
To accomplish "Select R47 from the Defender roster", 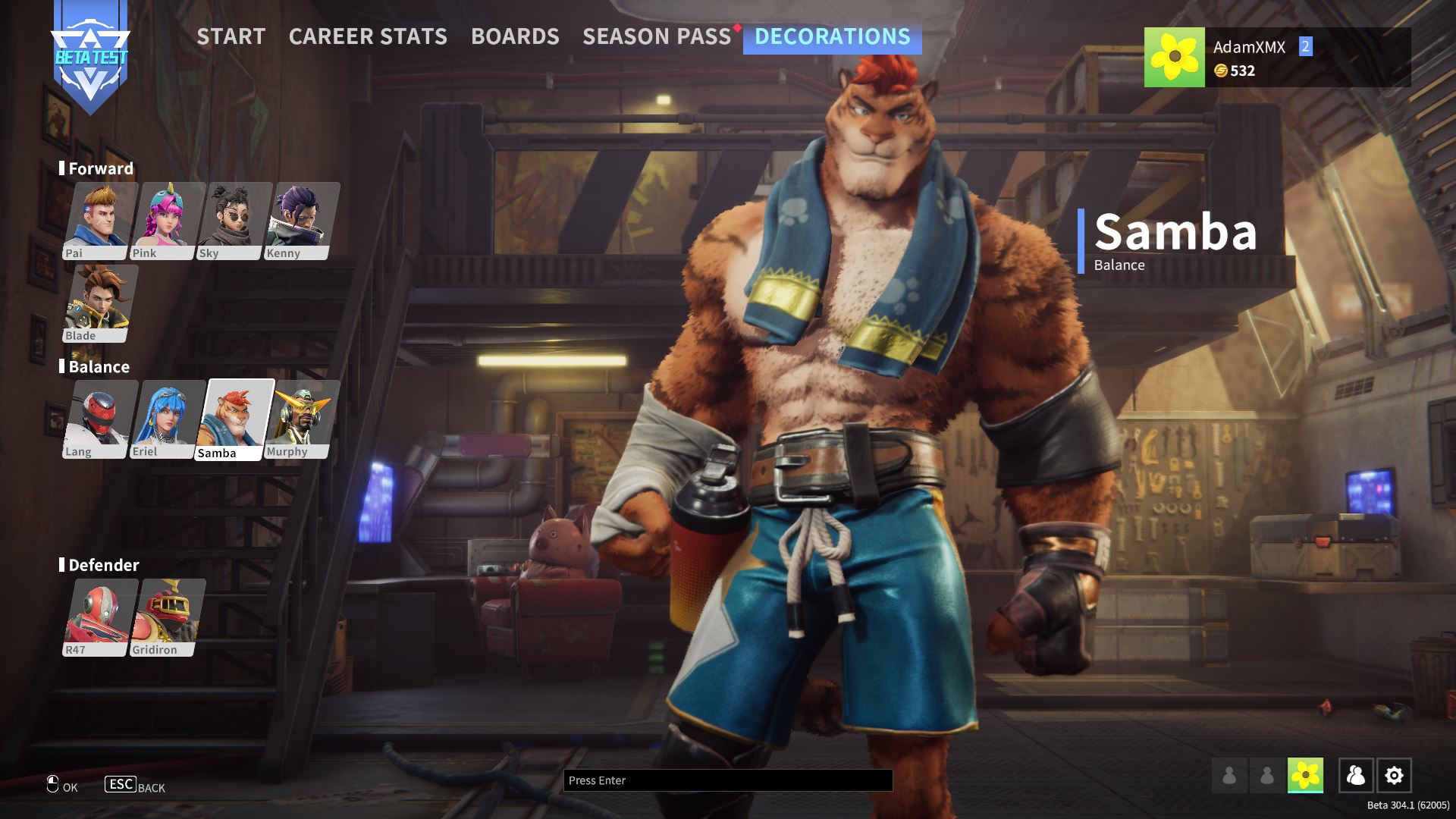I will point(99,617).
